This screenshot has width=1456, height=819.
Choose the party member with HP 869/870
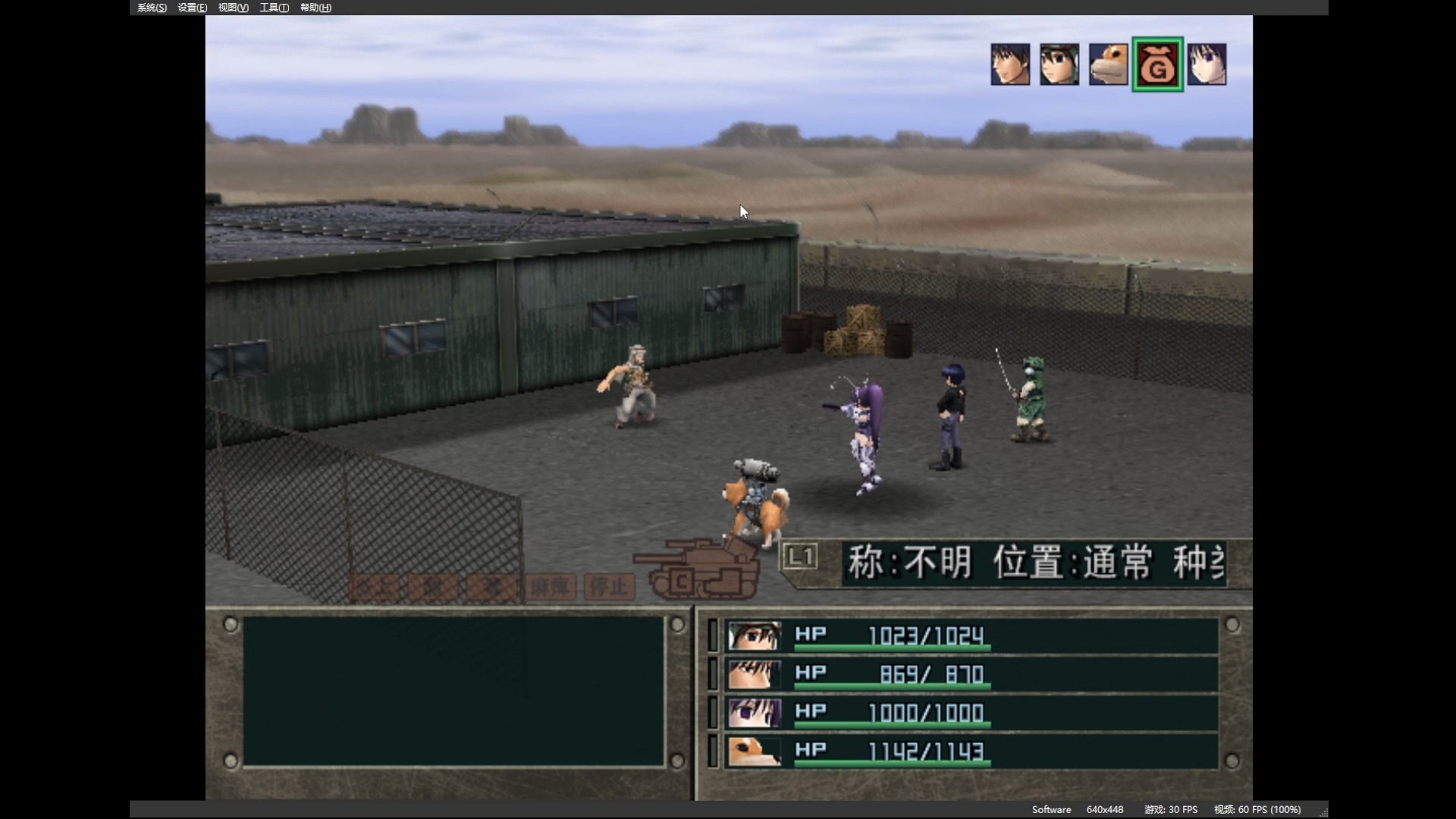(971, 674)
